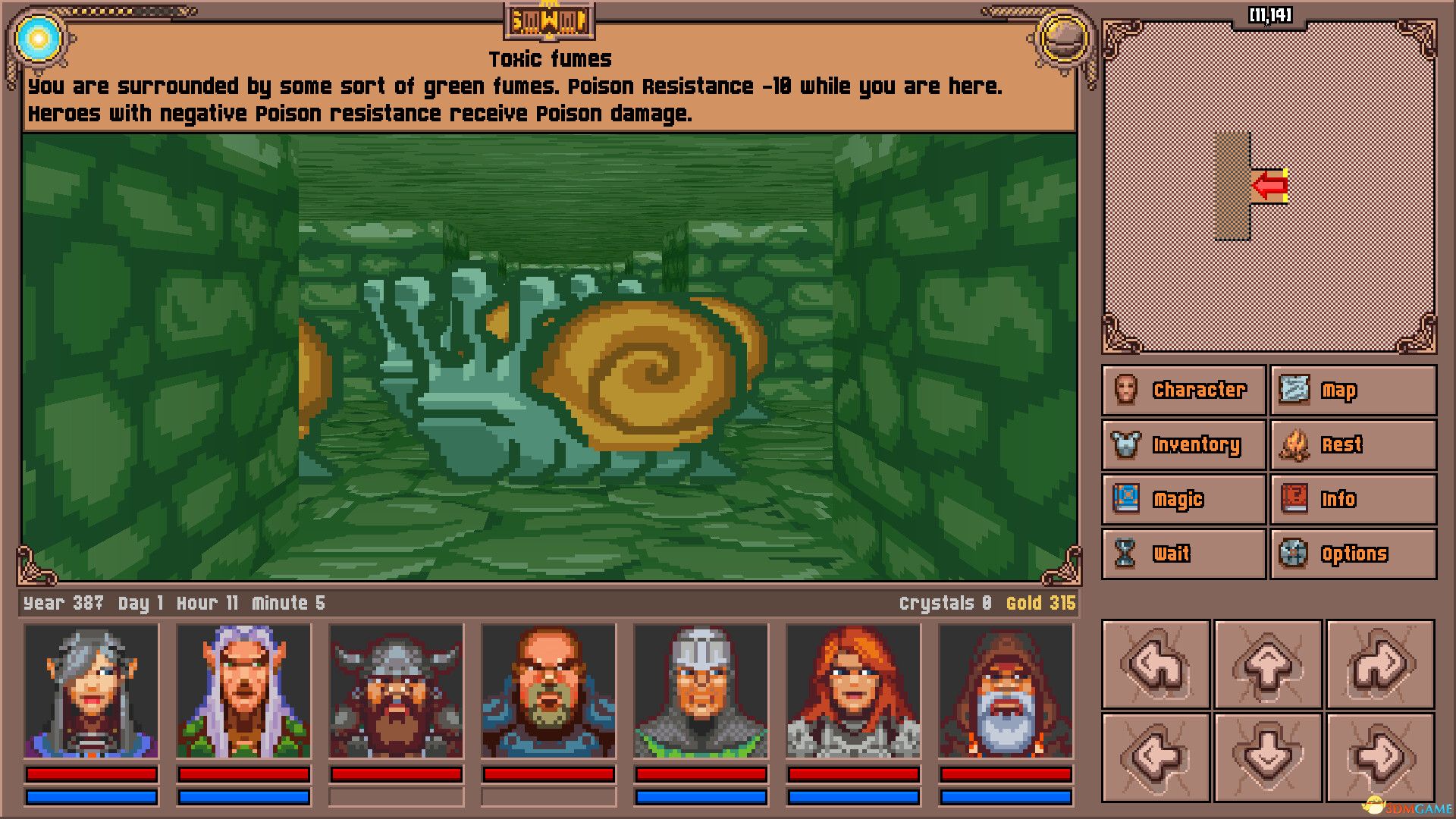Click the Gold 315 counter

[x=1040, y=603]
